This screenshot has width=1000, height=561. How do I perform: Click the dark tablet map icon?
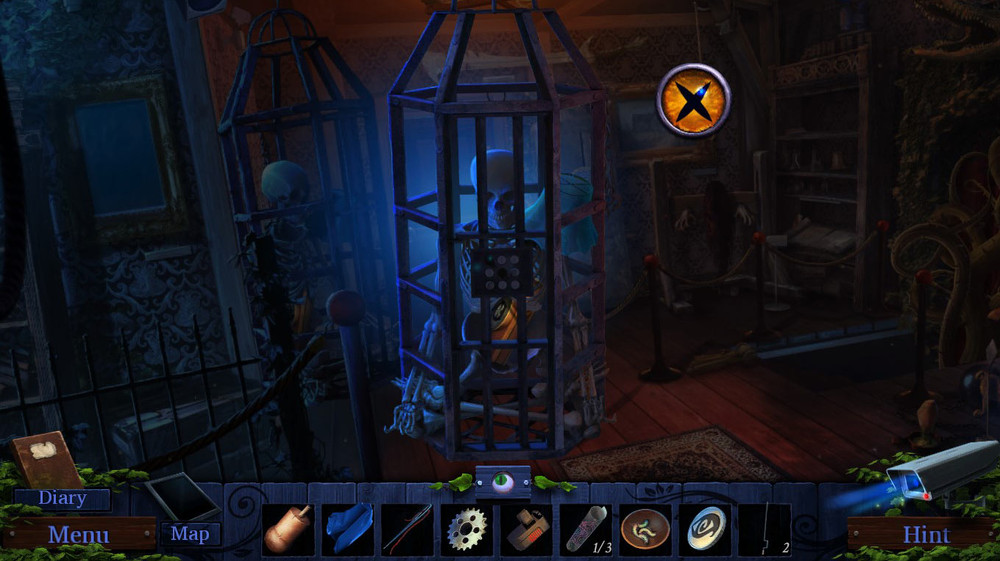point(181,495)
